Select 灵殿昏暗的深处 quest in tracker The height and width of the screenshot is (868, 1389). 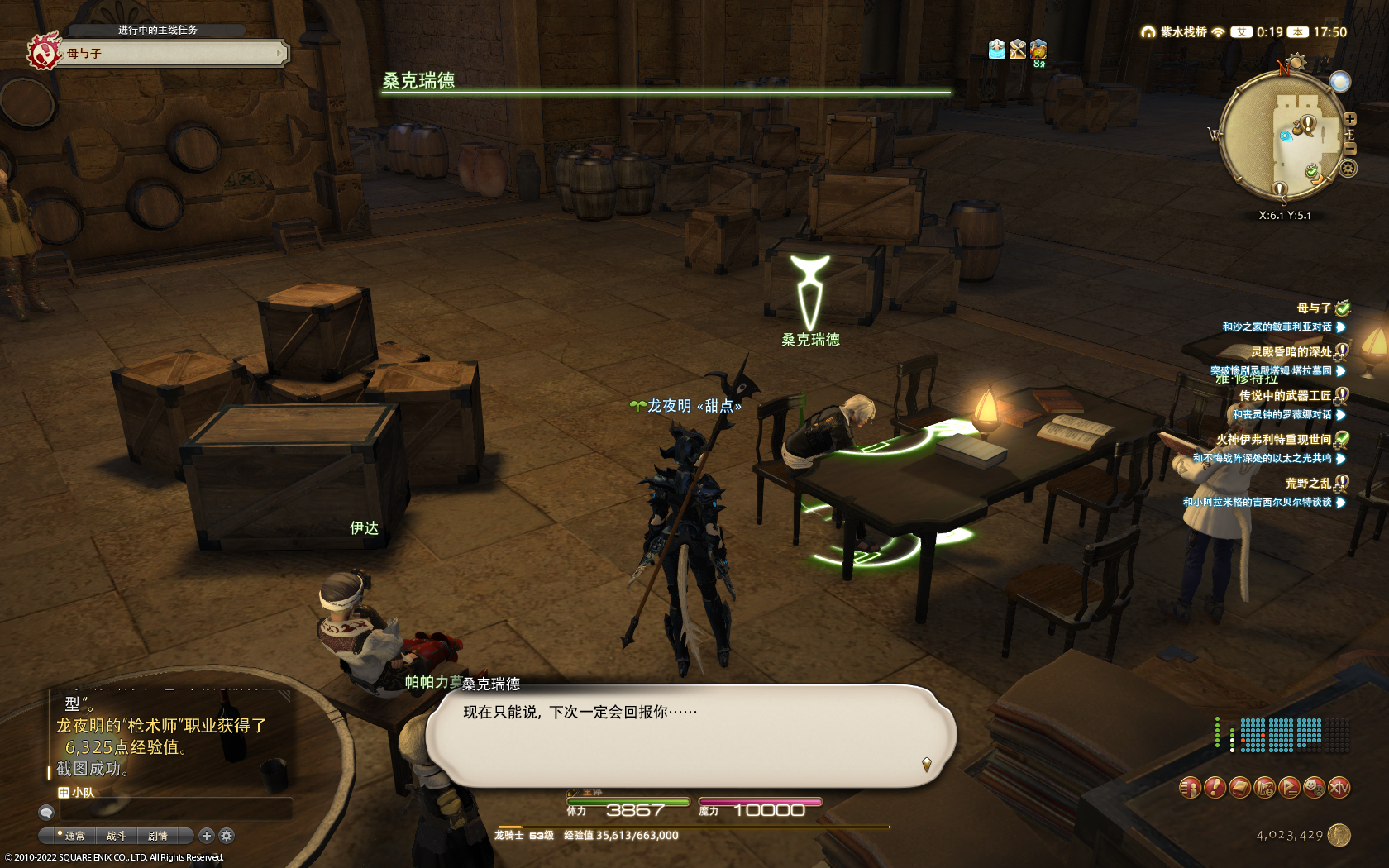coord(1291,352)
